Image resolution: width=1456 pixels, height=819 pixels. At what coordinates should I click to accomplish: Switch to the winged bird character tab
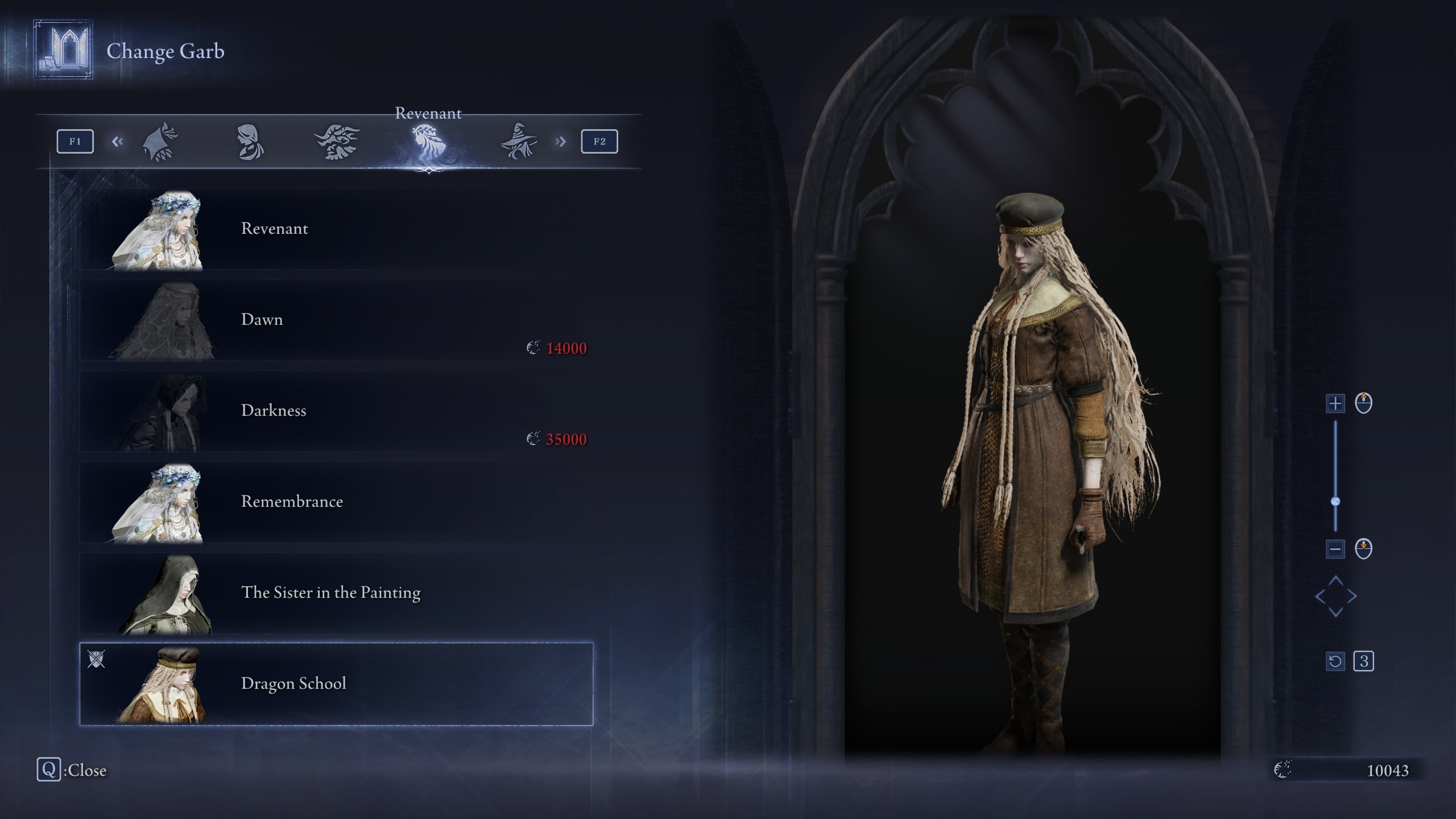click(x=337, y=142)
